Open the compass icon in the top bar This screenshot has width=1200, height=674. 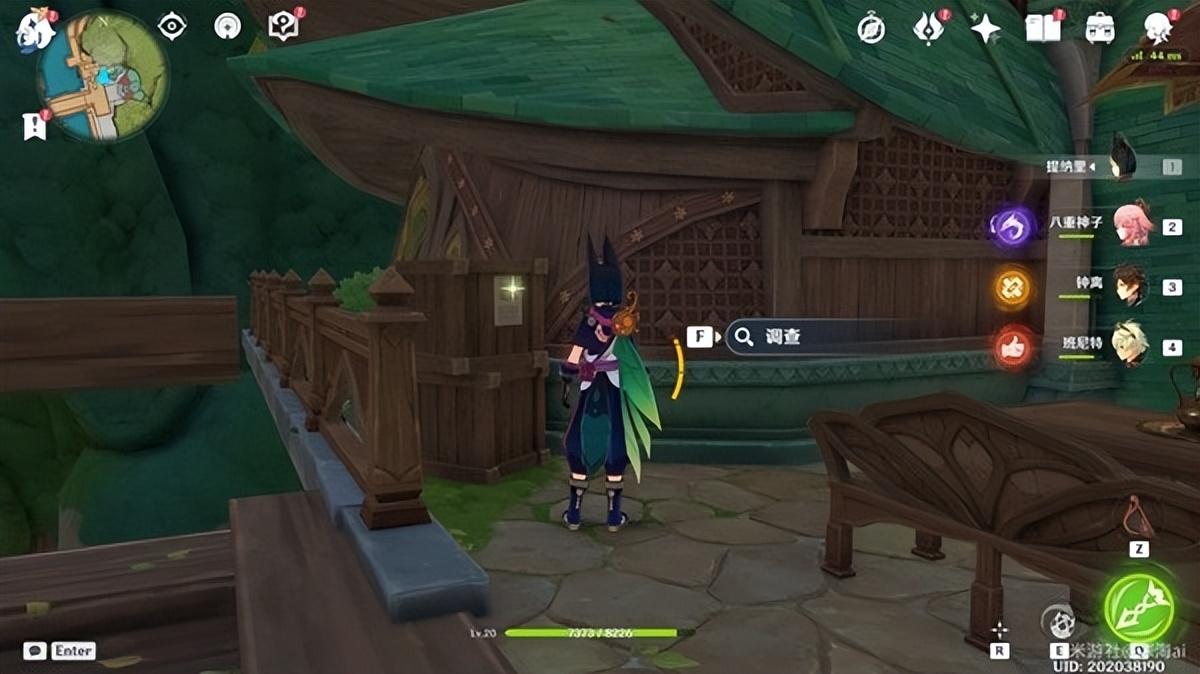pyautogui.click(x=871, y=29)
